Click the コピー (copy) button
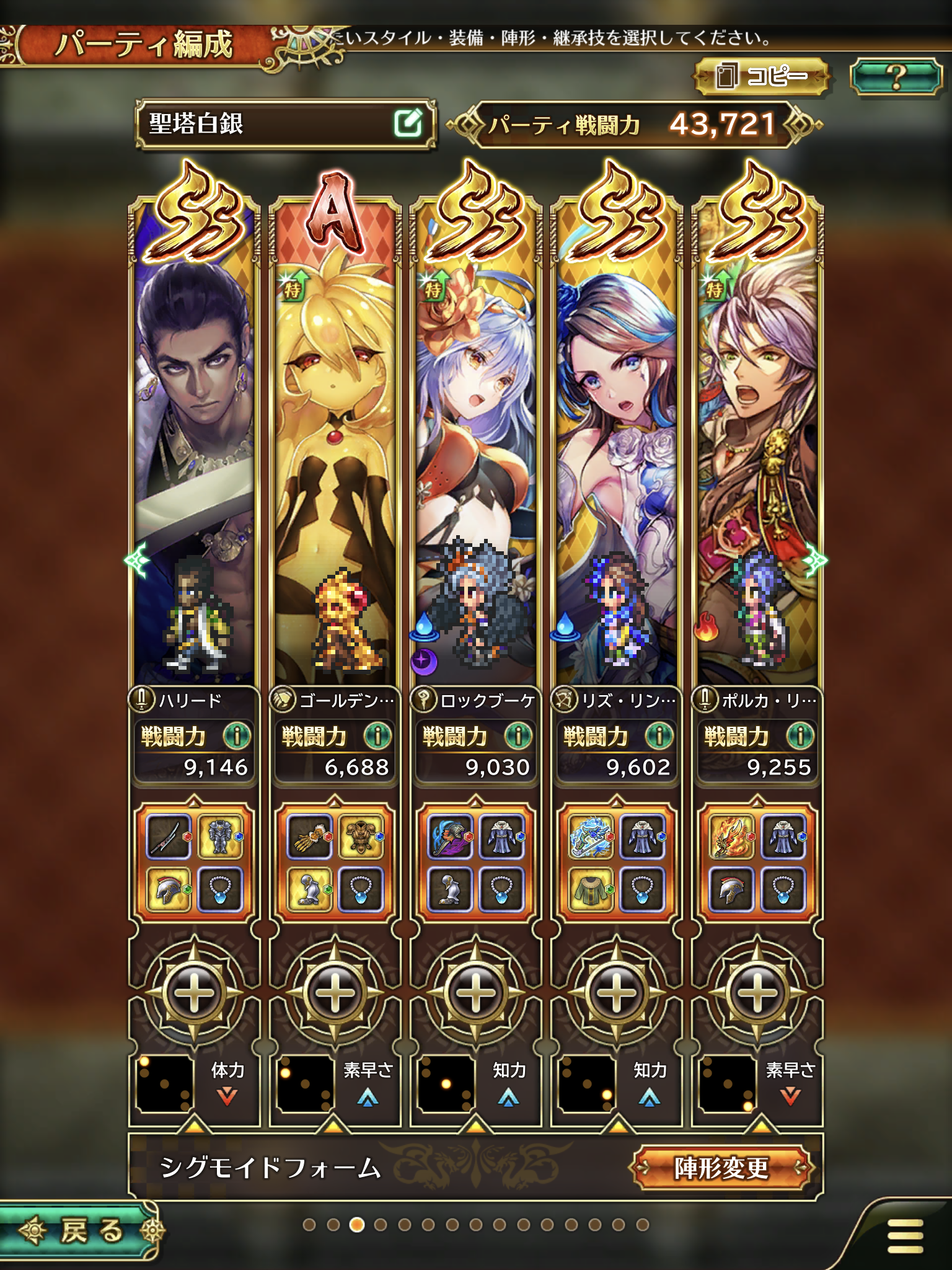 tap(762, 76)
